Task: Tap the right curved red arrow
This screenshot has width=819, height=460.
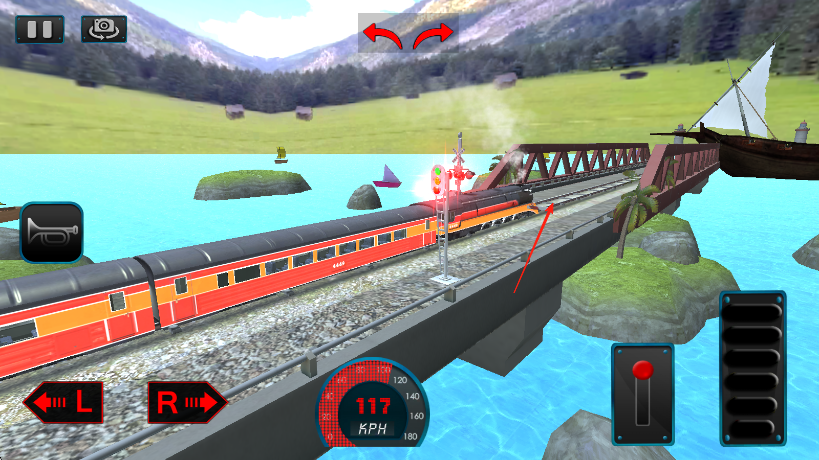Action: click(434, 36)
